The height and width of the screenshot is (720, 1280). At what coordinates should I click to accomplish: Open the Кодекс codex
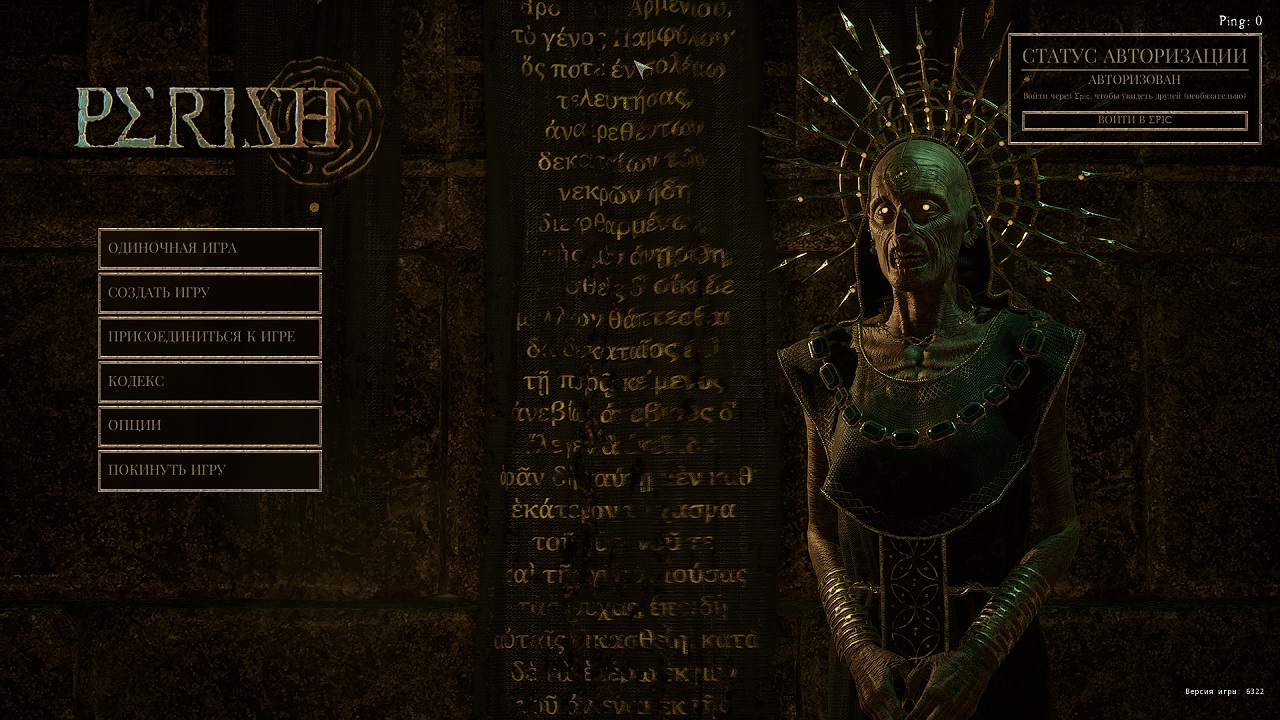tap(210, 381)
